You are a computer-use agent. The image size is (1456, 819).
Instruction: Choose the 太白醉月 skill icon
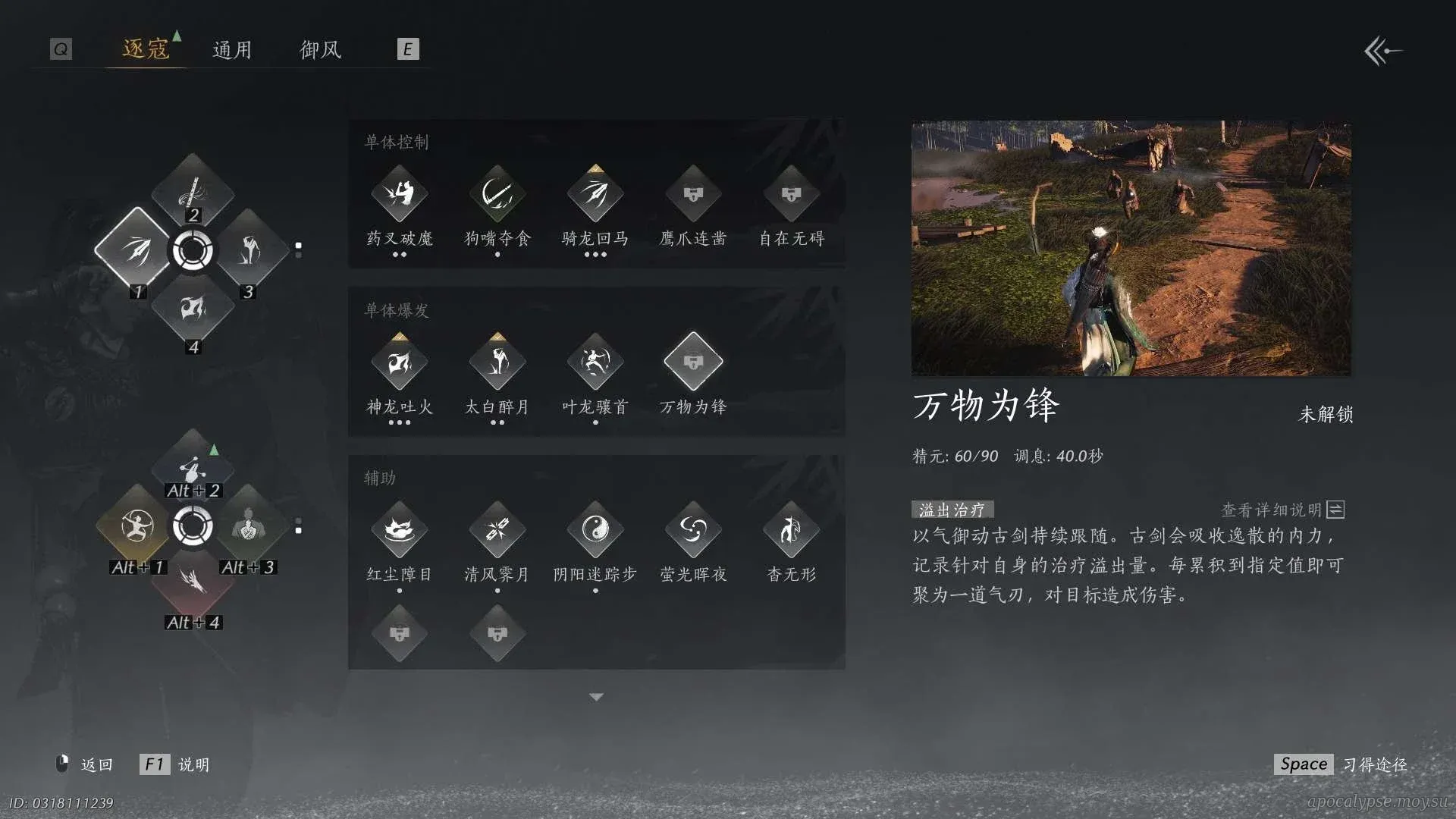(x=497, y=362)
